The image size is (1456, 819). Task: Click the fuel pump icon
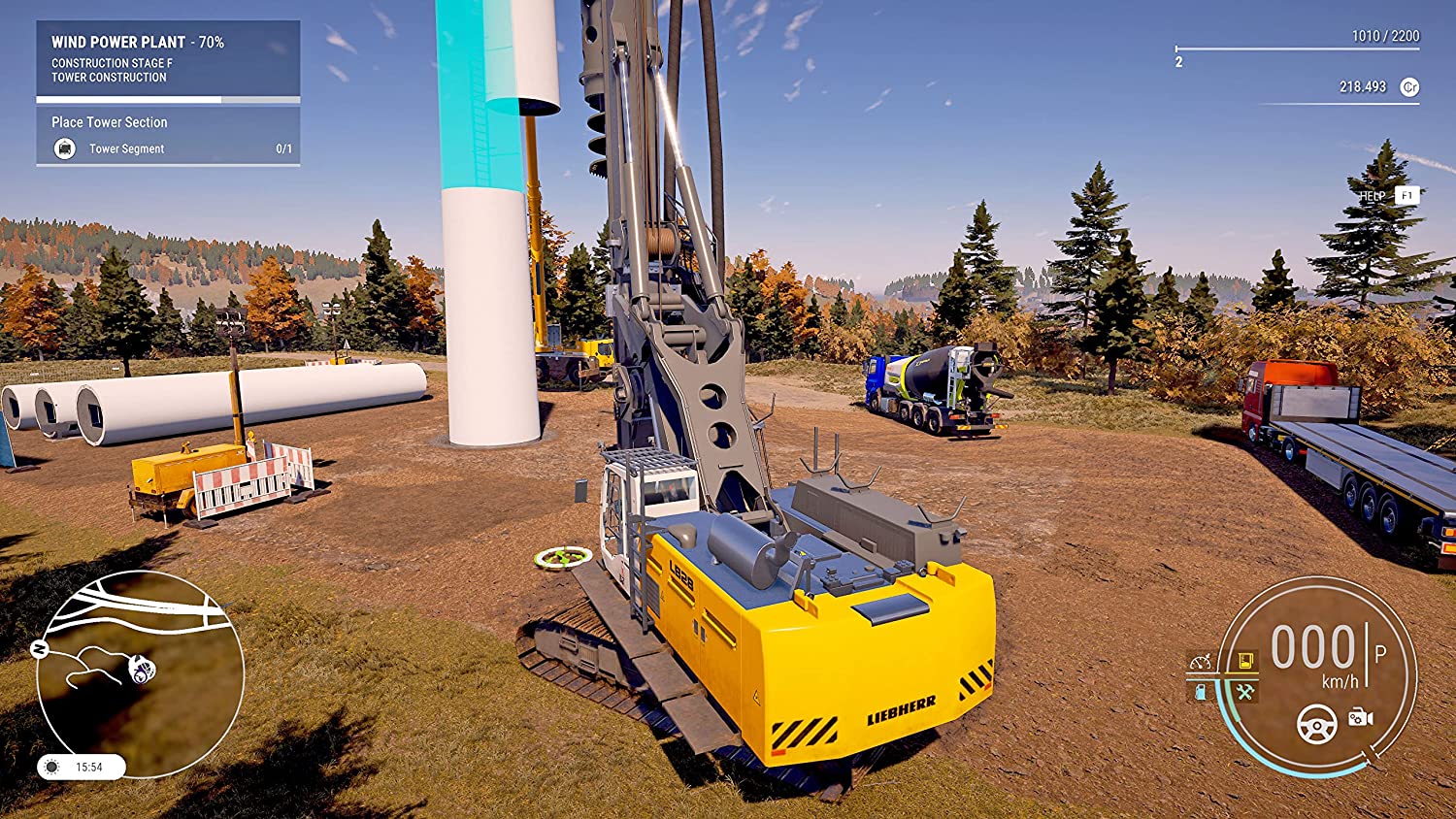[x=1201, y=692]
